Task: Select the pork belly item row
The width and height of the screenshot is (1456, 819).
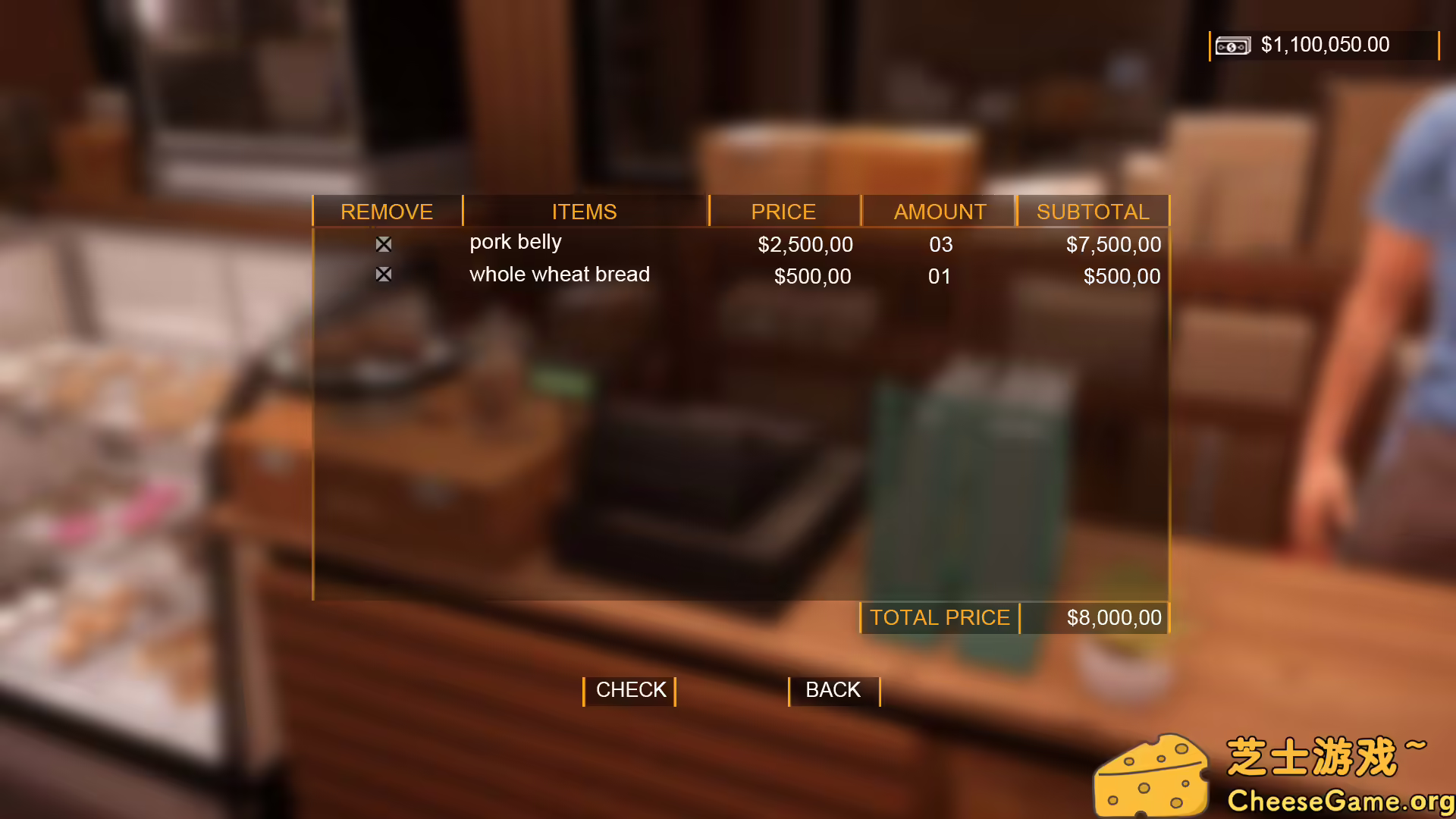Action: pyautogui.click(x=516, y=243)
